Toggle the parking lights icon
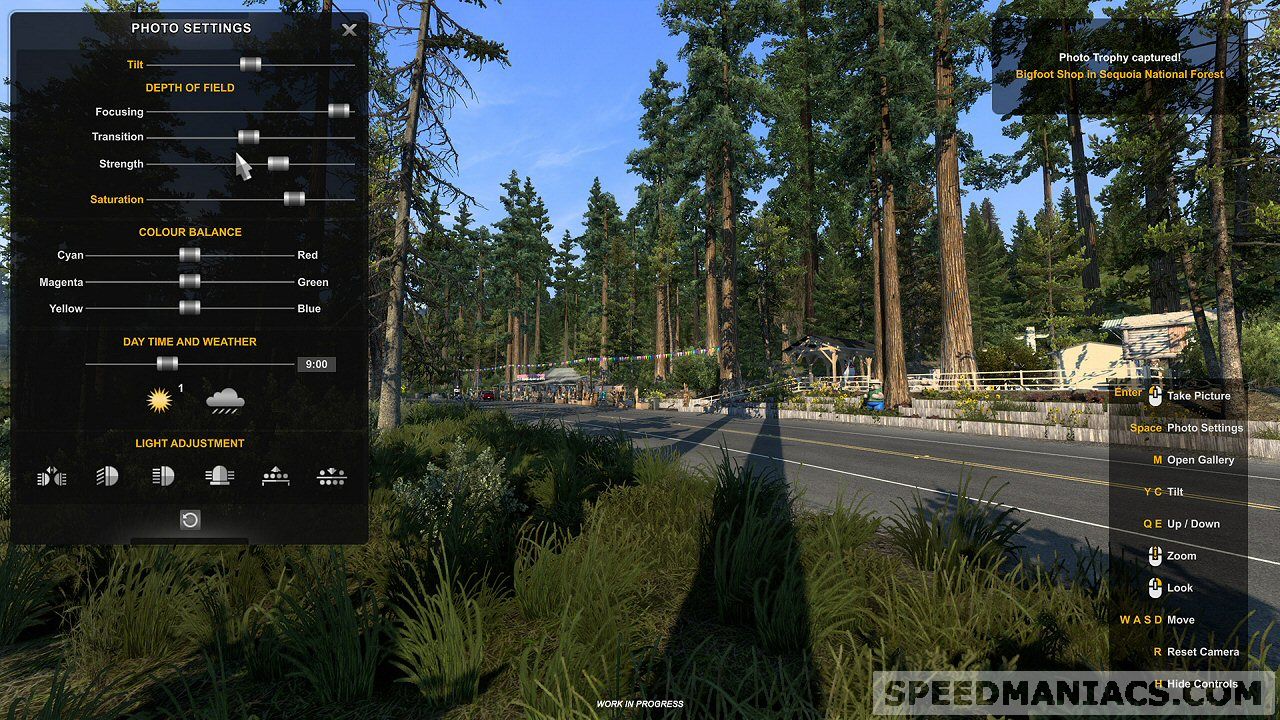The image size is (1280, 720). (x=52, y=477)
